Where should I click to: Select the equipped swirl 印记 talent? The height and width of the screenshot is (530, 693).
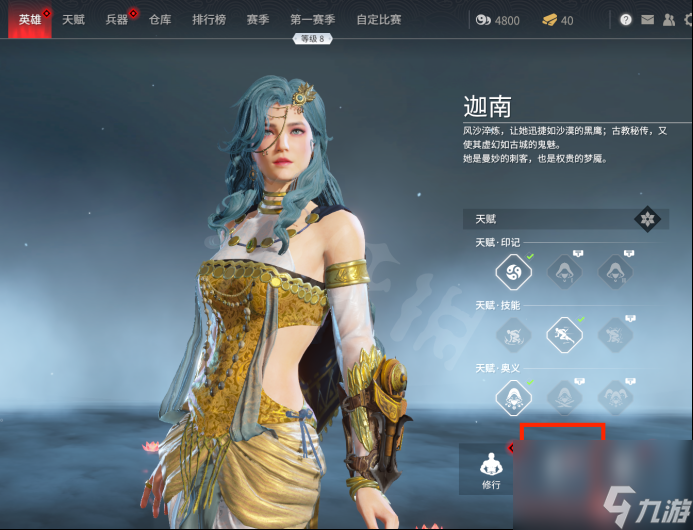[x=513, y=271]
